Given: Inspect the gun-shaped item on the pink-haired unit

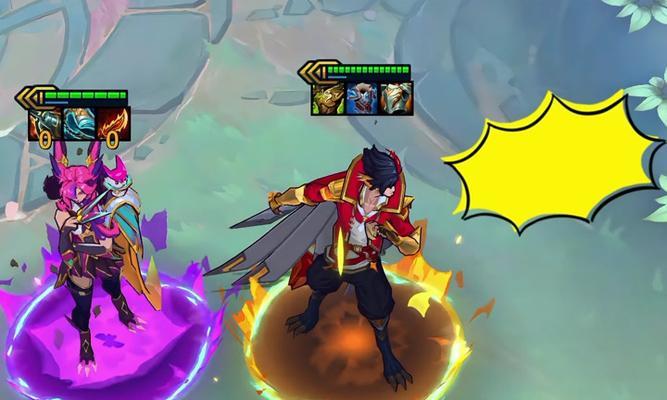Looking at the screenshot, I should click(46, 124).
